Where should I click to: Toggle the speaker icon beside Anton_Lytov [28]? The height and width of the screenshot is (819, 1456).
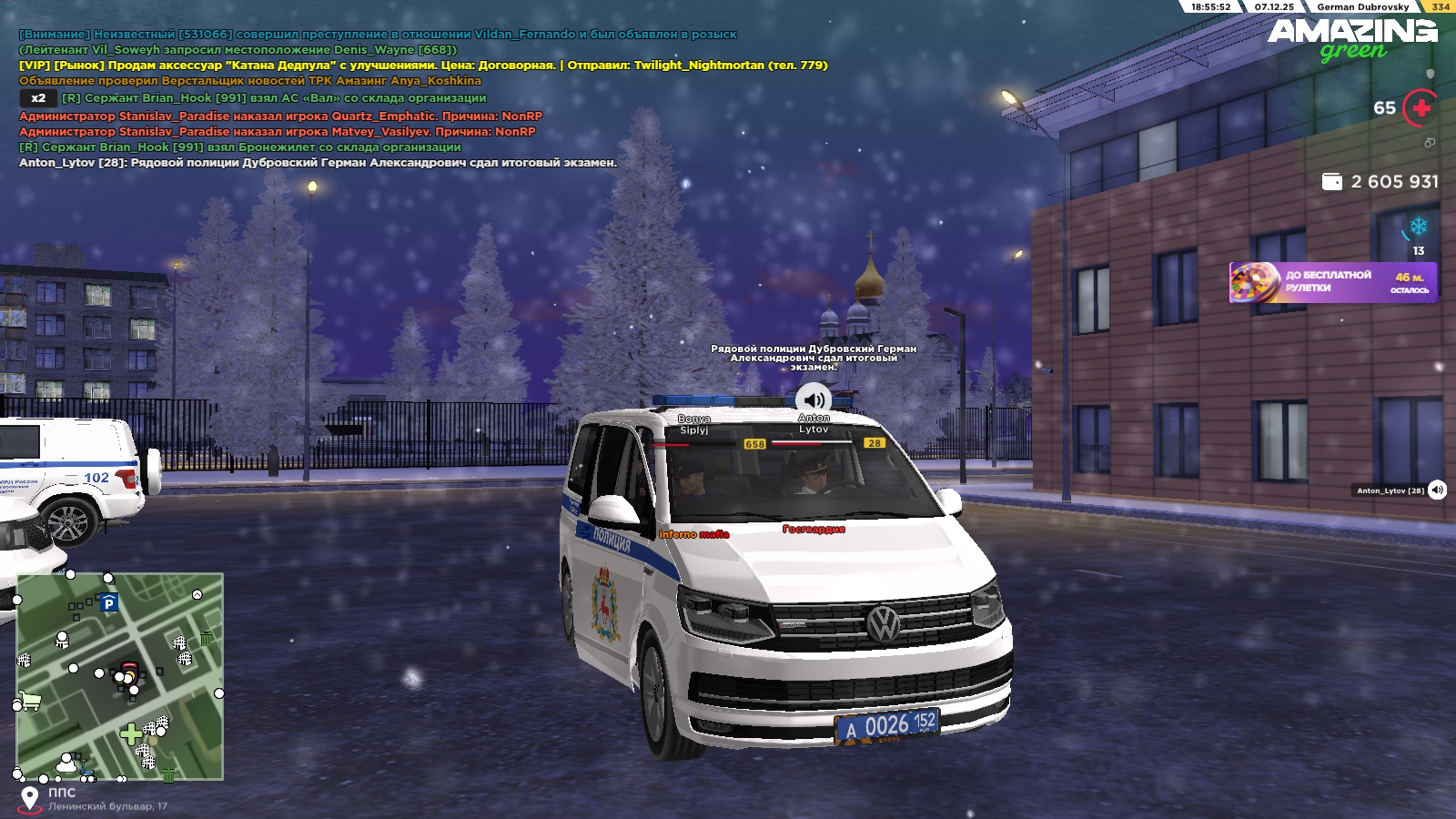pos(1437,490)
